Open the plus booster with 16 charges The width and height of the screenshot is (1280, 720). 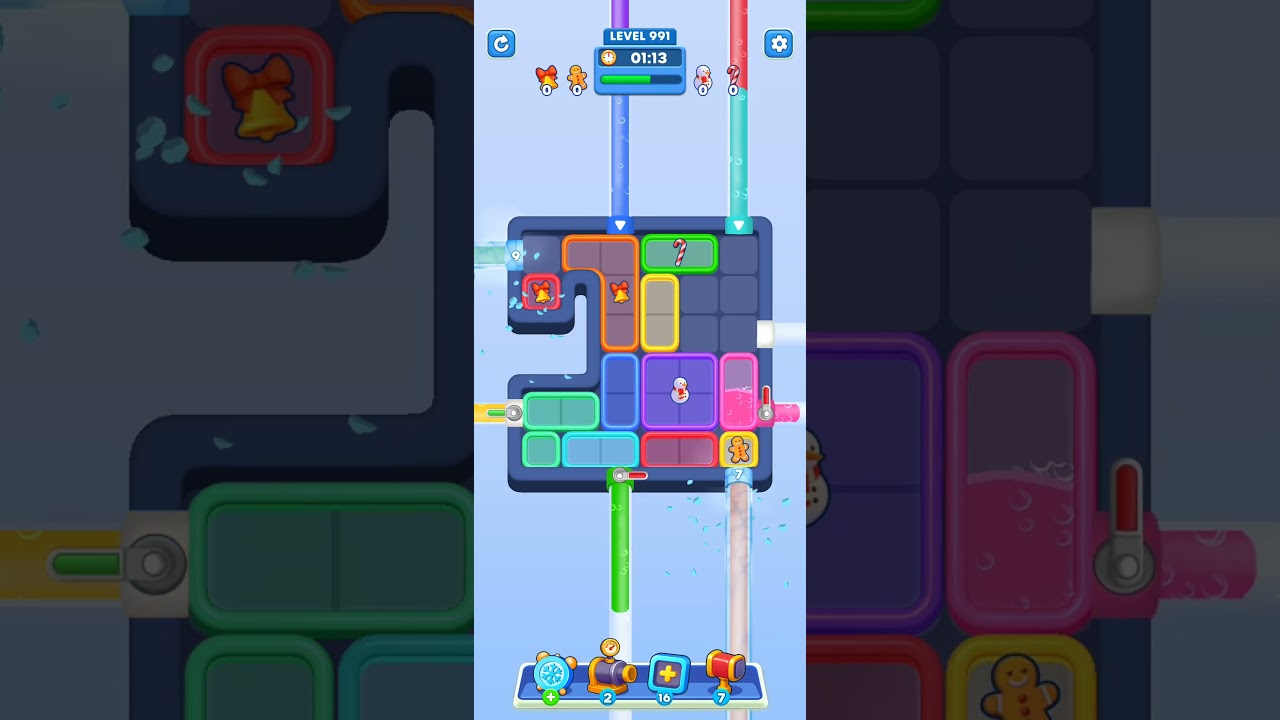(x=666, y=675)
